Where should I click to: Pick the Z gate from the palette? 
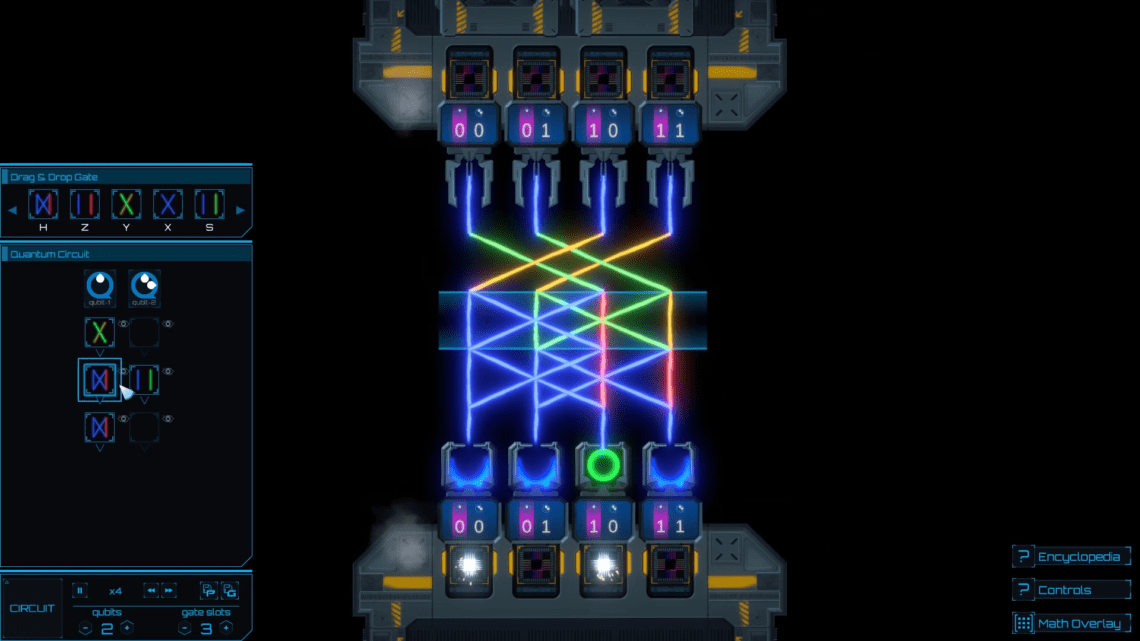point(84,204)
